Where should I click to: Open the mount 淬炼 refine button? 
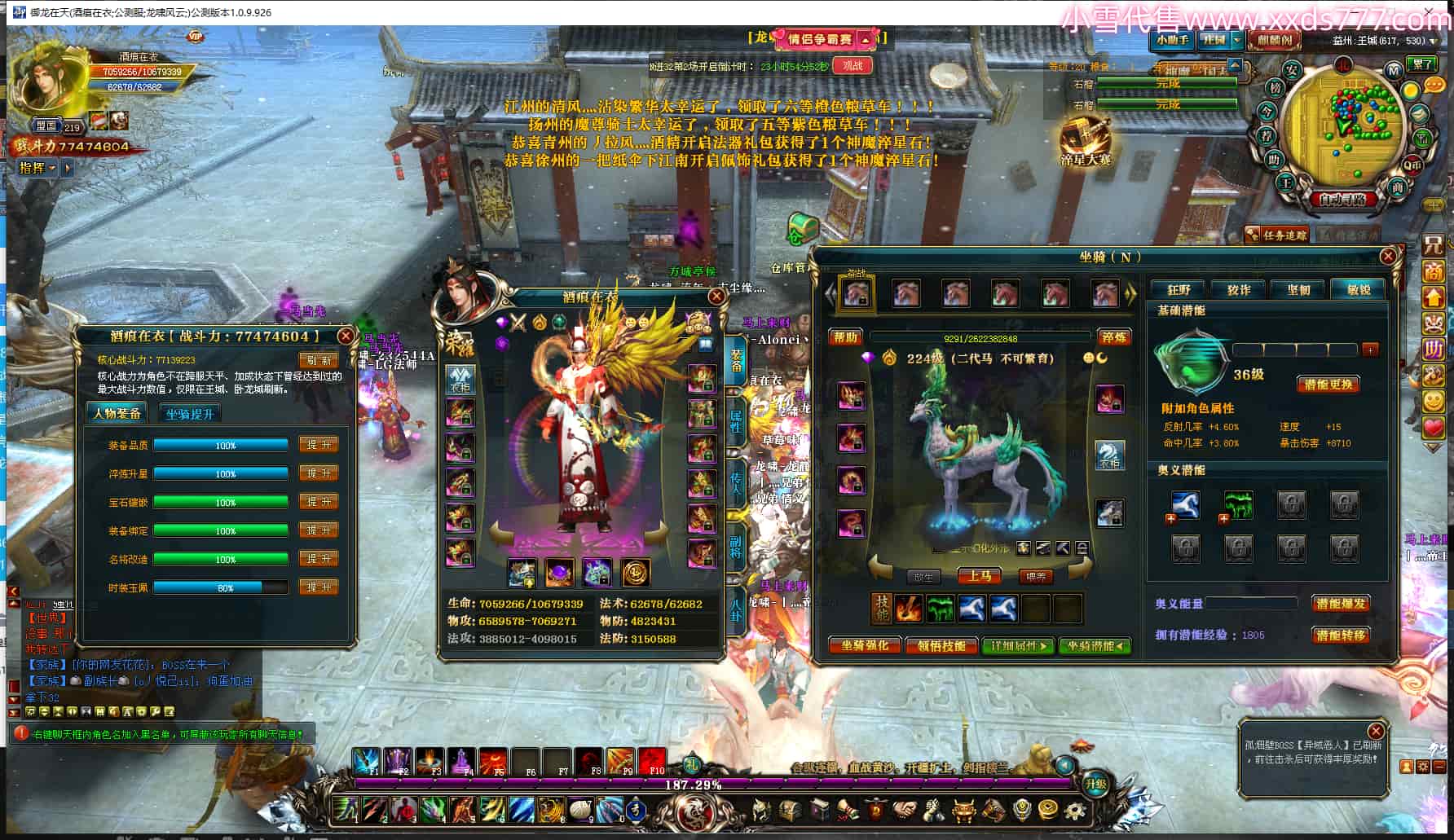click(x=1113, y=337)
